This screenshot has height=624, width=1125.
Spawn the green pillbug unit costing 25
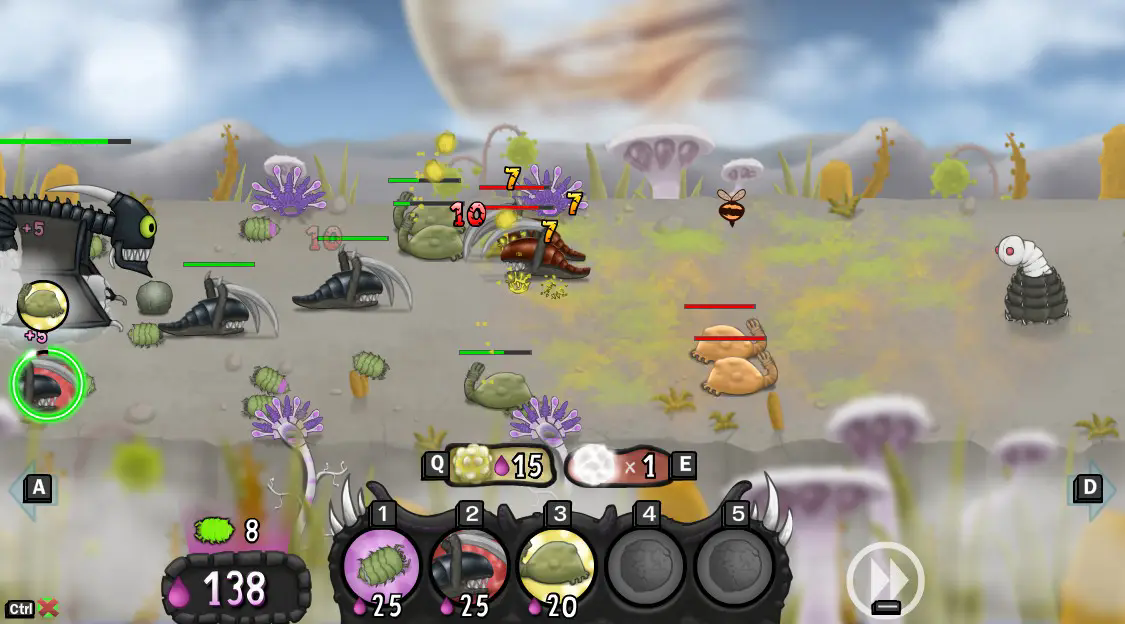coord(382,566)
